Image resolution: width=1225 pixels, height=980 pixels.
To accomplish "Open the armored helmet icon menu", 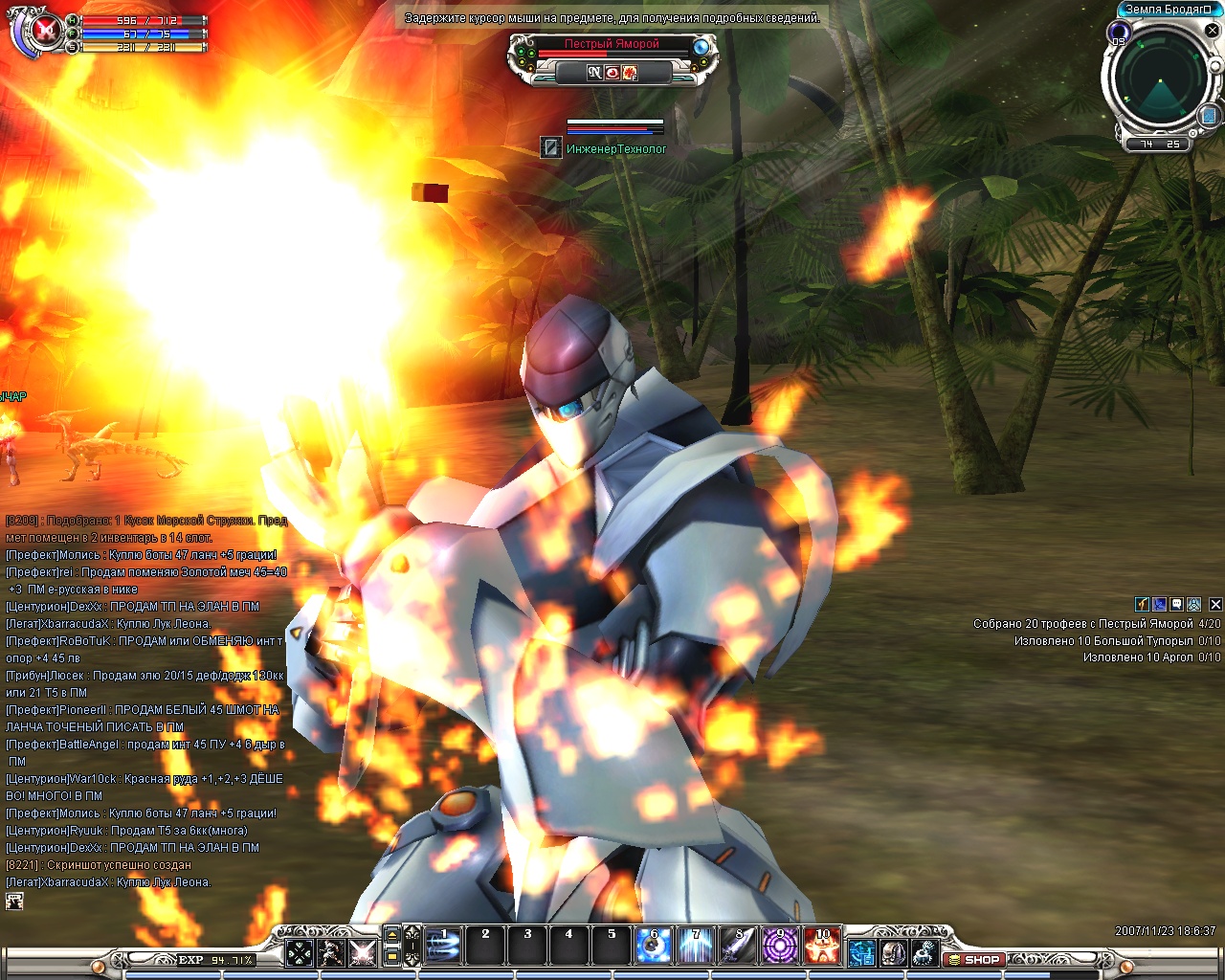I will click(893, 952).
